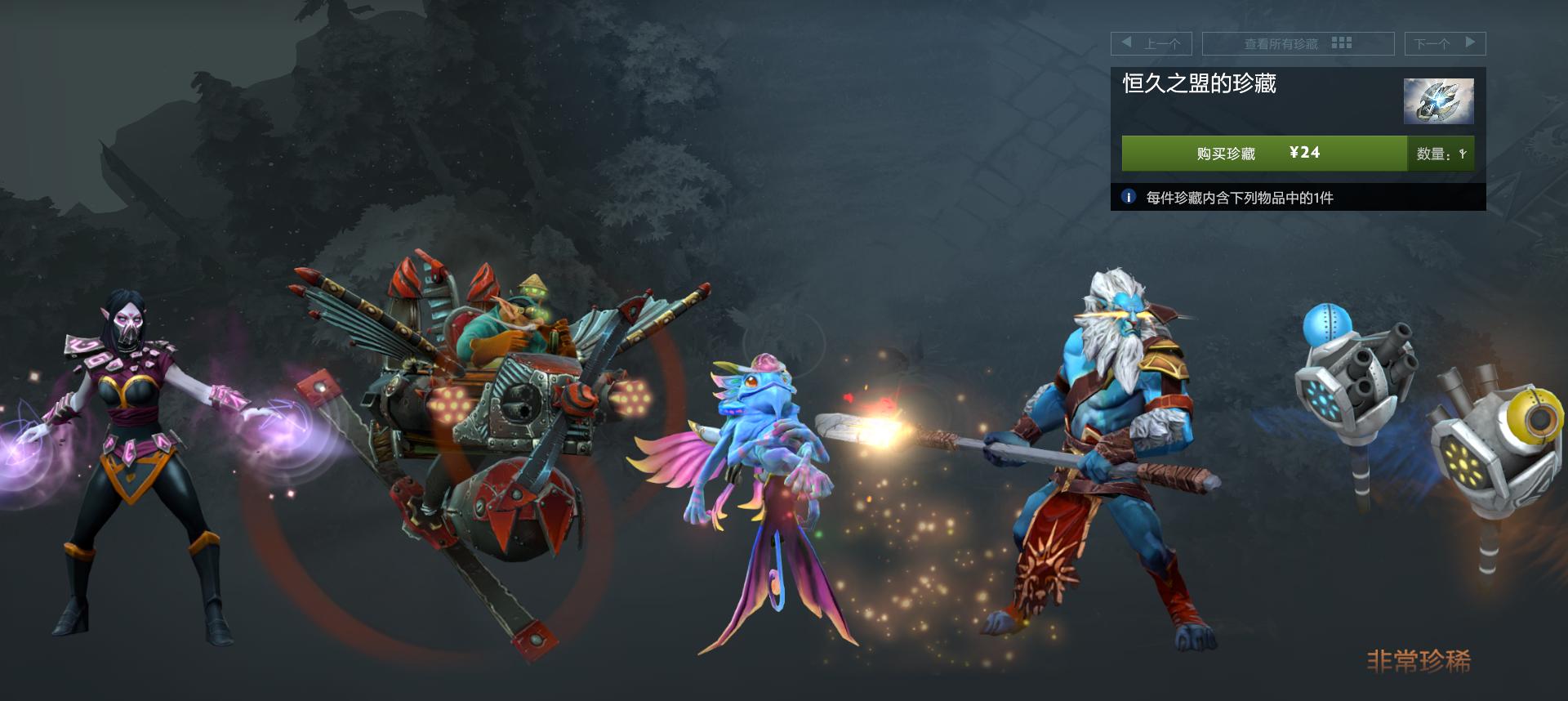Click the blue info icon
Image resolution: width=1568 pixels, height=701 pixels.
click(1129, 197)
